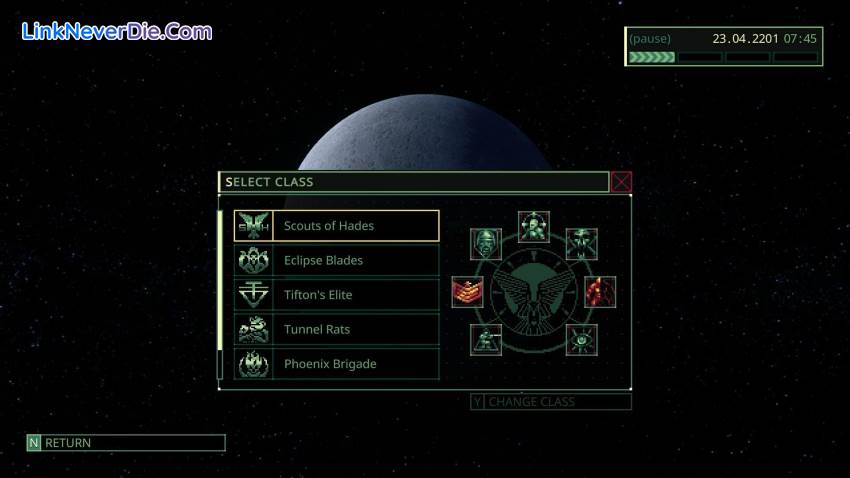Pick the Tifton's Elite class
The image size is (850, 478).
pos(336,295)
